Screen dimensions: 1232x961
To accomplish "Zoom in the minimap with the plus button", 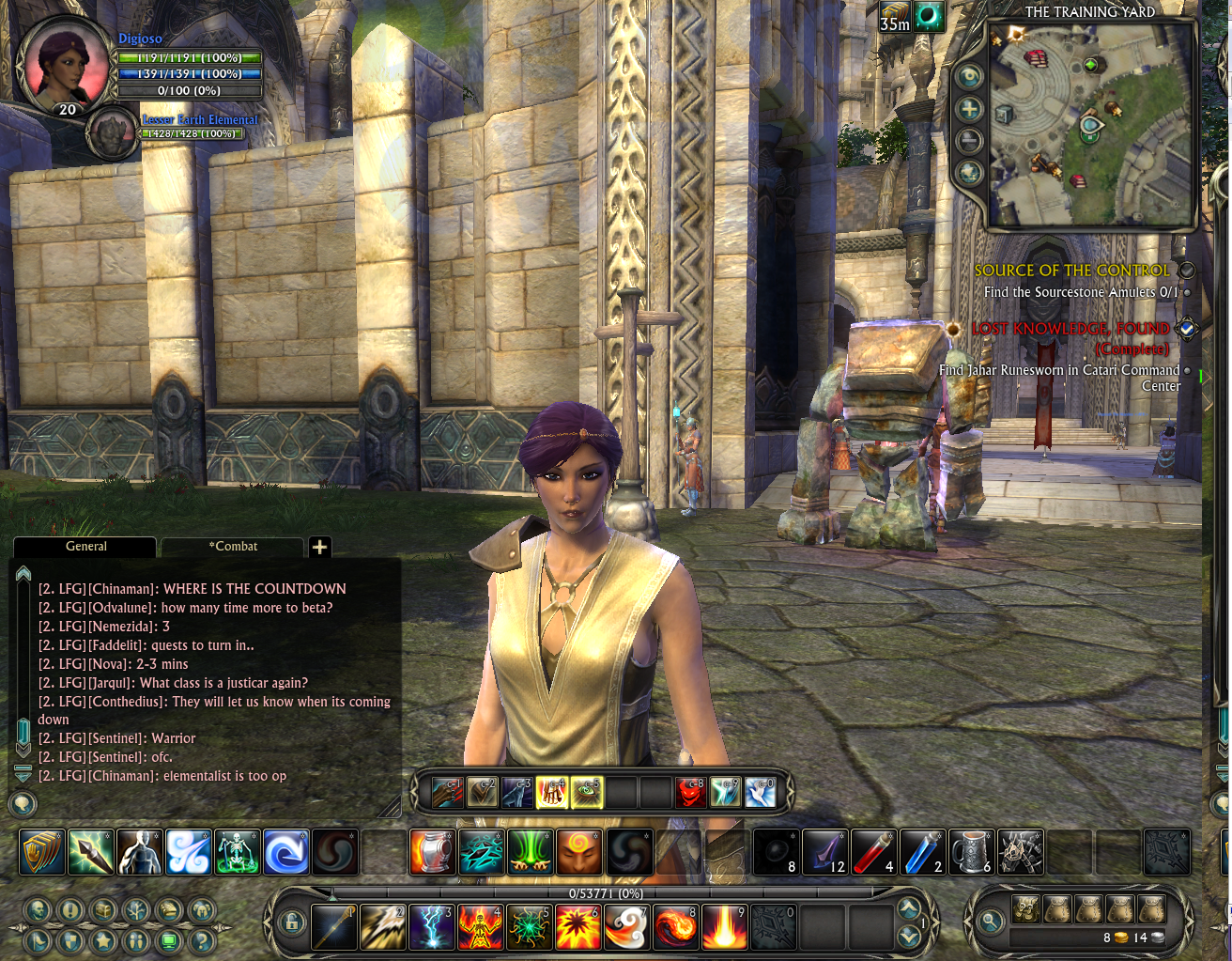I will pyautogui.click(x=969, y=109).
